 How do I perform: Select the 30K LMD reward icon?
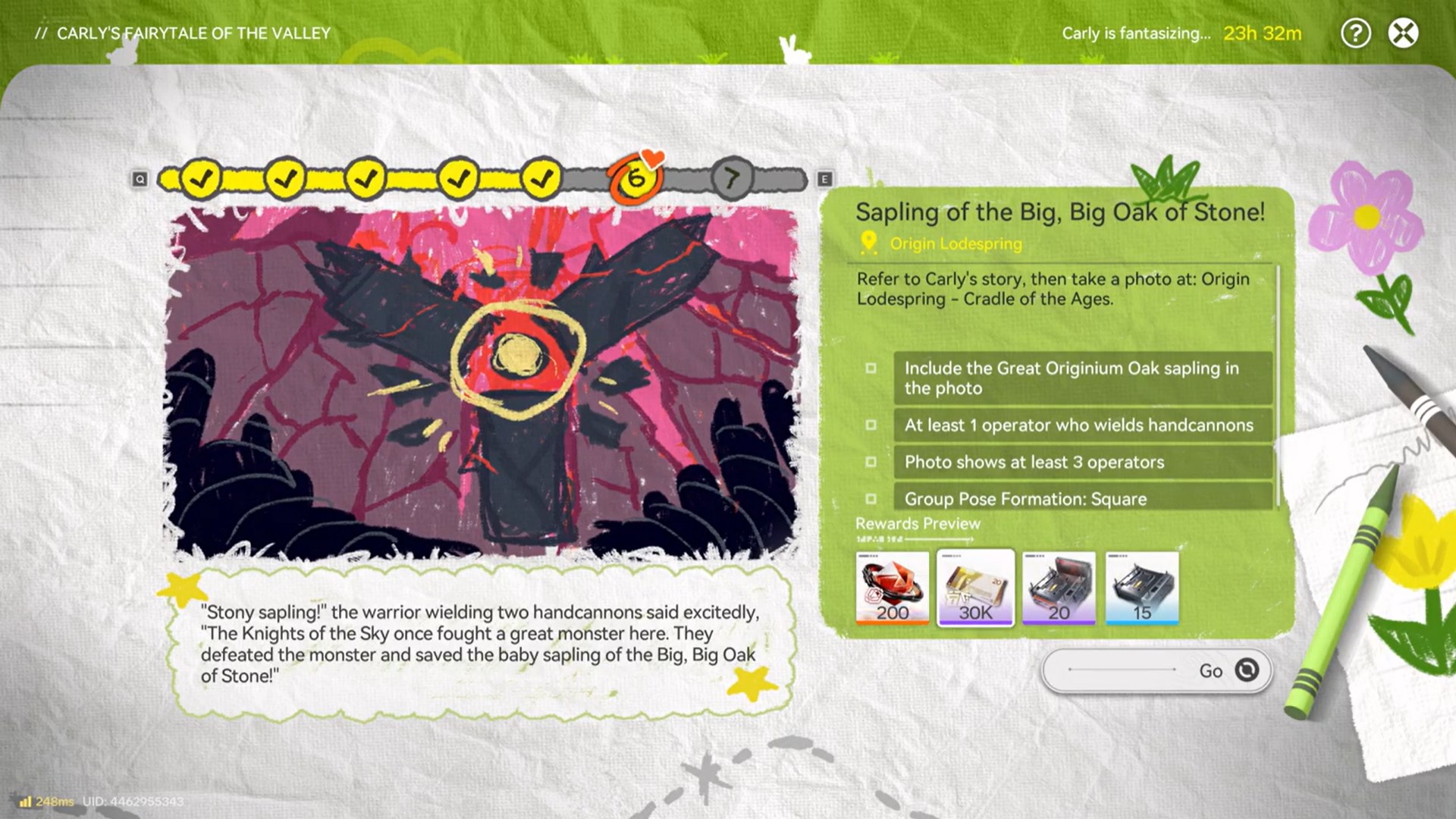click(x=976, y=588)
